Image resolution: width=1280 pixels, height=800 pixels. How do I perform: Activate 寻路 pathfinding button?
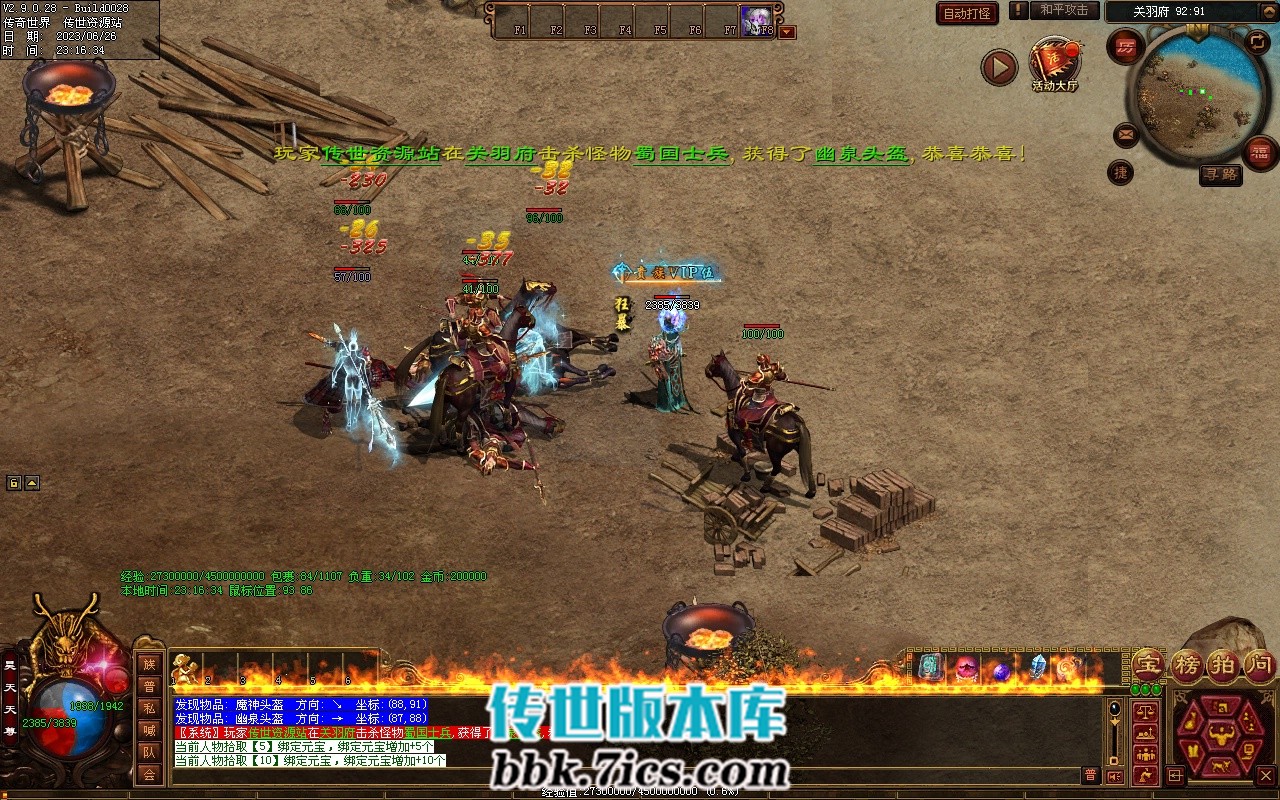[x=1220, y=174]
